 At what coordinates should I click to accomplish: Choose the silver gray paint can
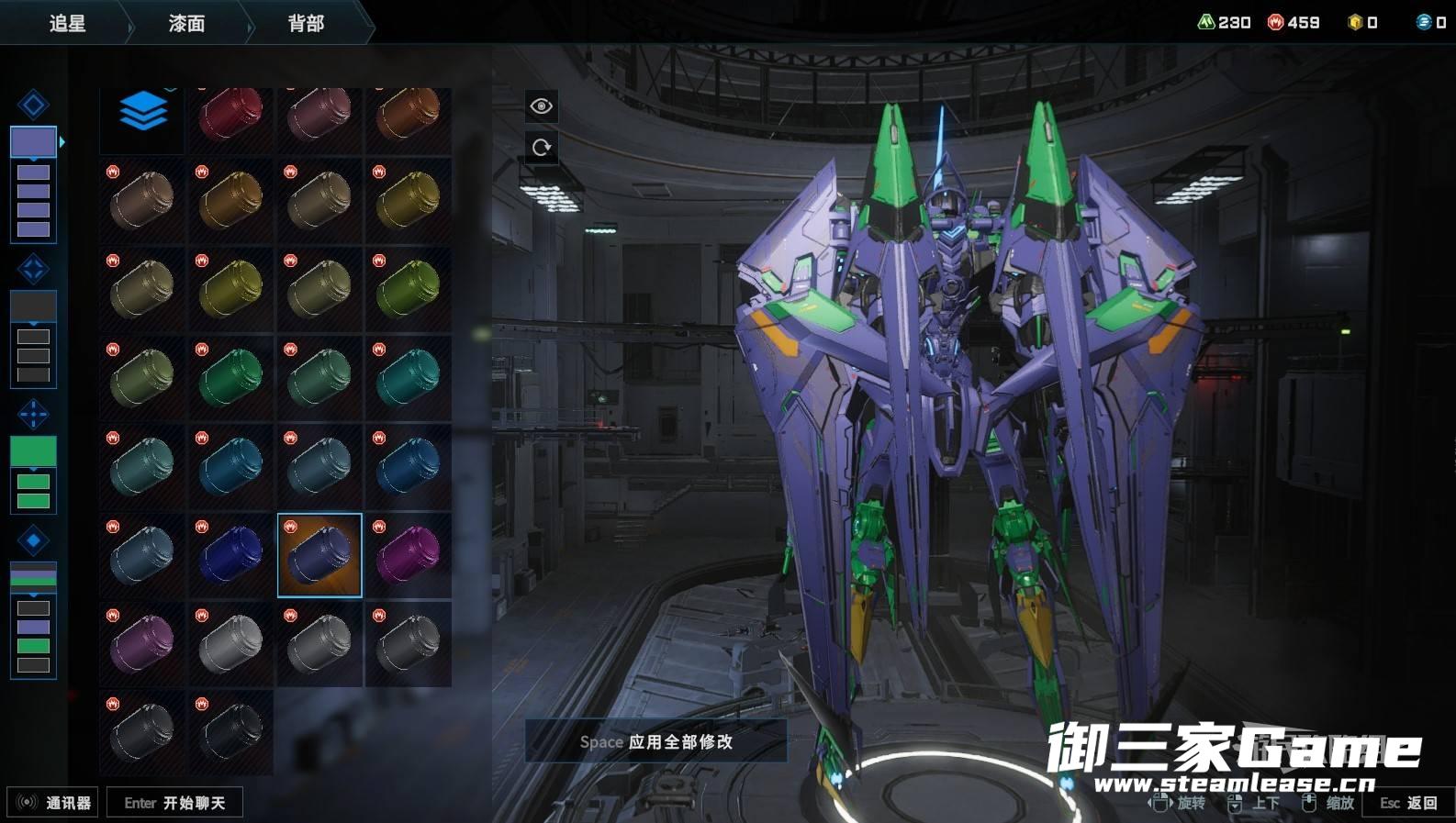click(230, 642)
